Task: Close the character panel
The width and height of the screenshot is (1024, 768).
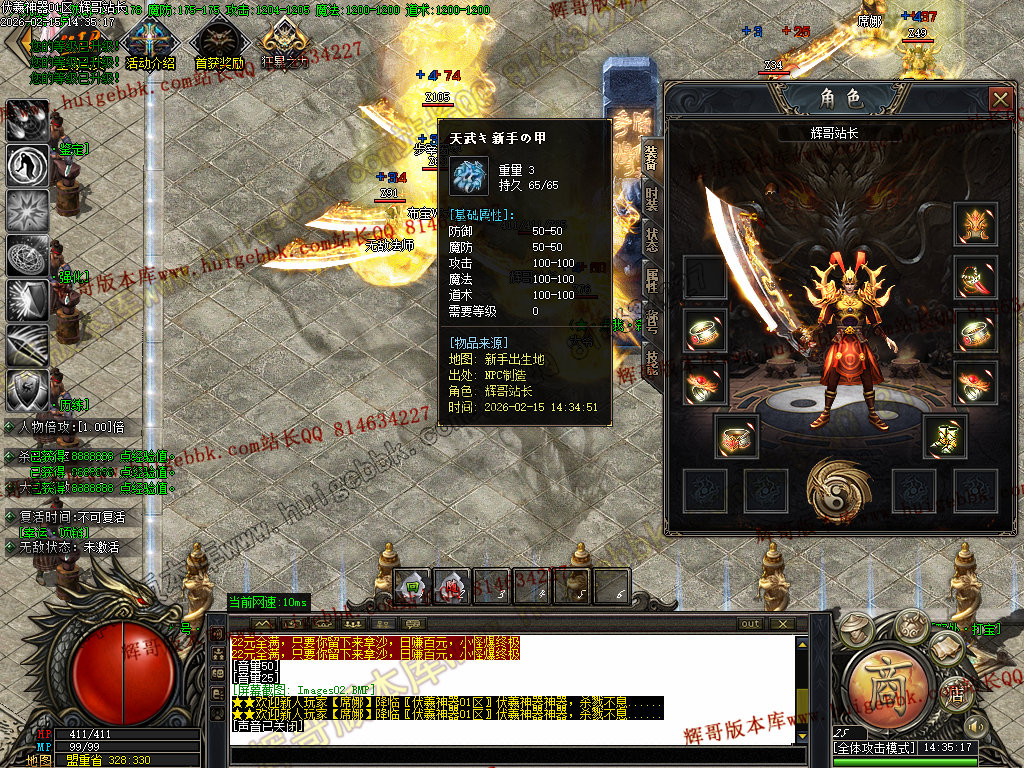Action: (x=1000, y=99)
